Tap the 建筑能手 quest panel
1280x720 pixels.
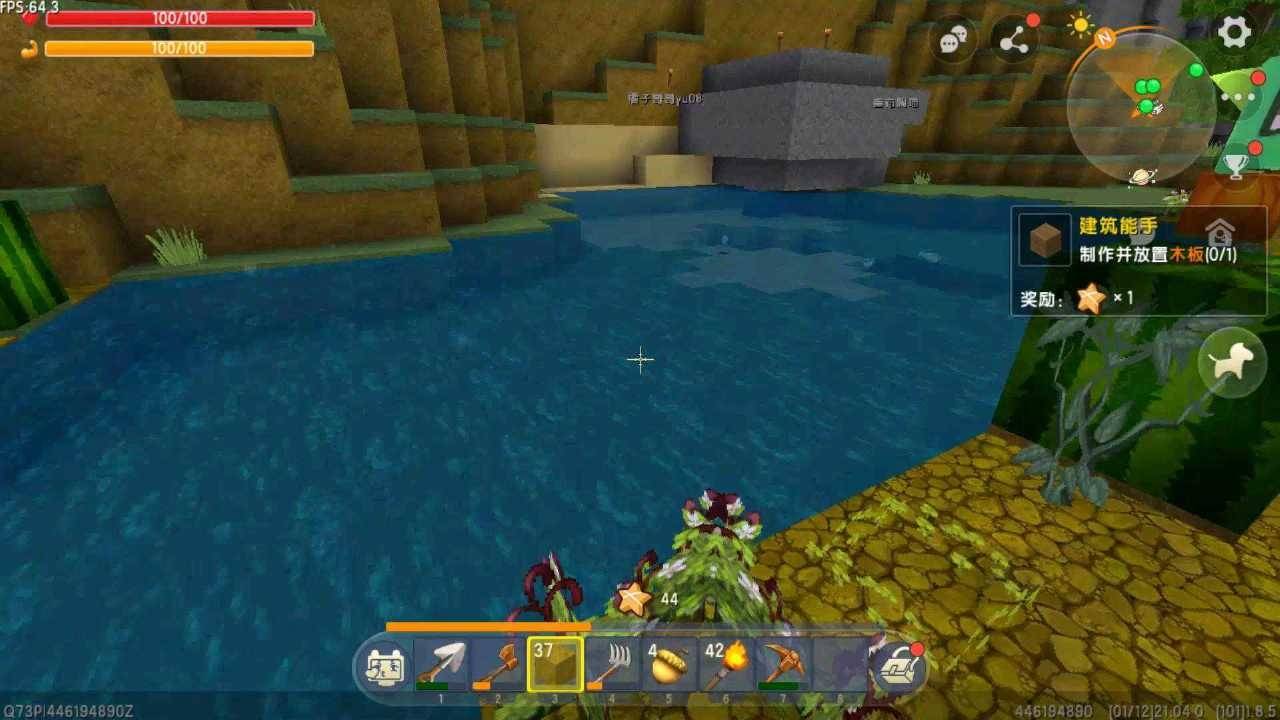point(1118,227)
